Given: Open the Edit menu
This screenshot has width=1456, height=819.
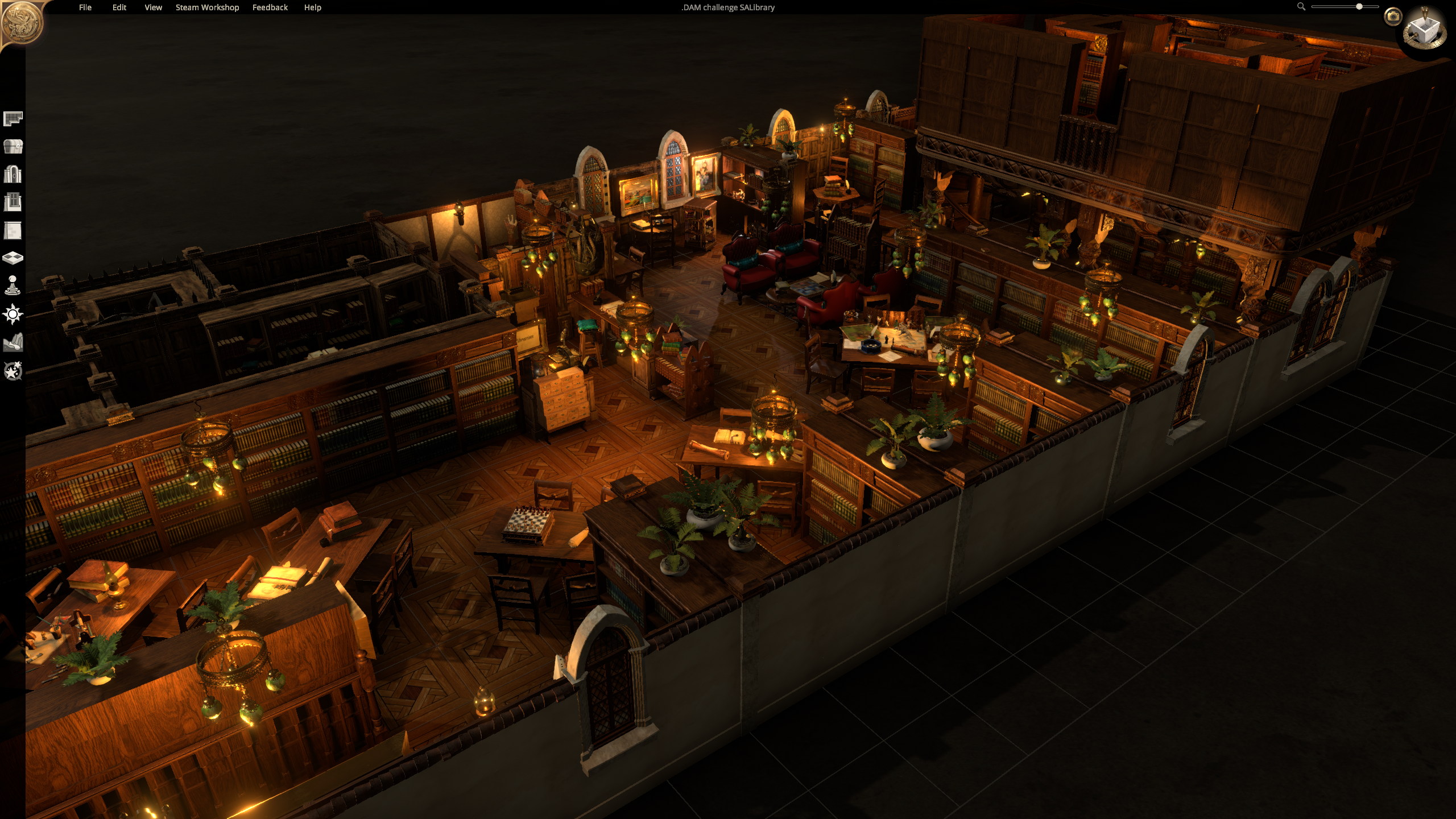Looking at the screenshot, I should point(119,7).
